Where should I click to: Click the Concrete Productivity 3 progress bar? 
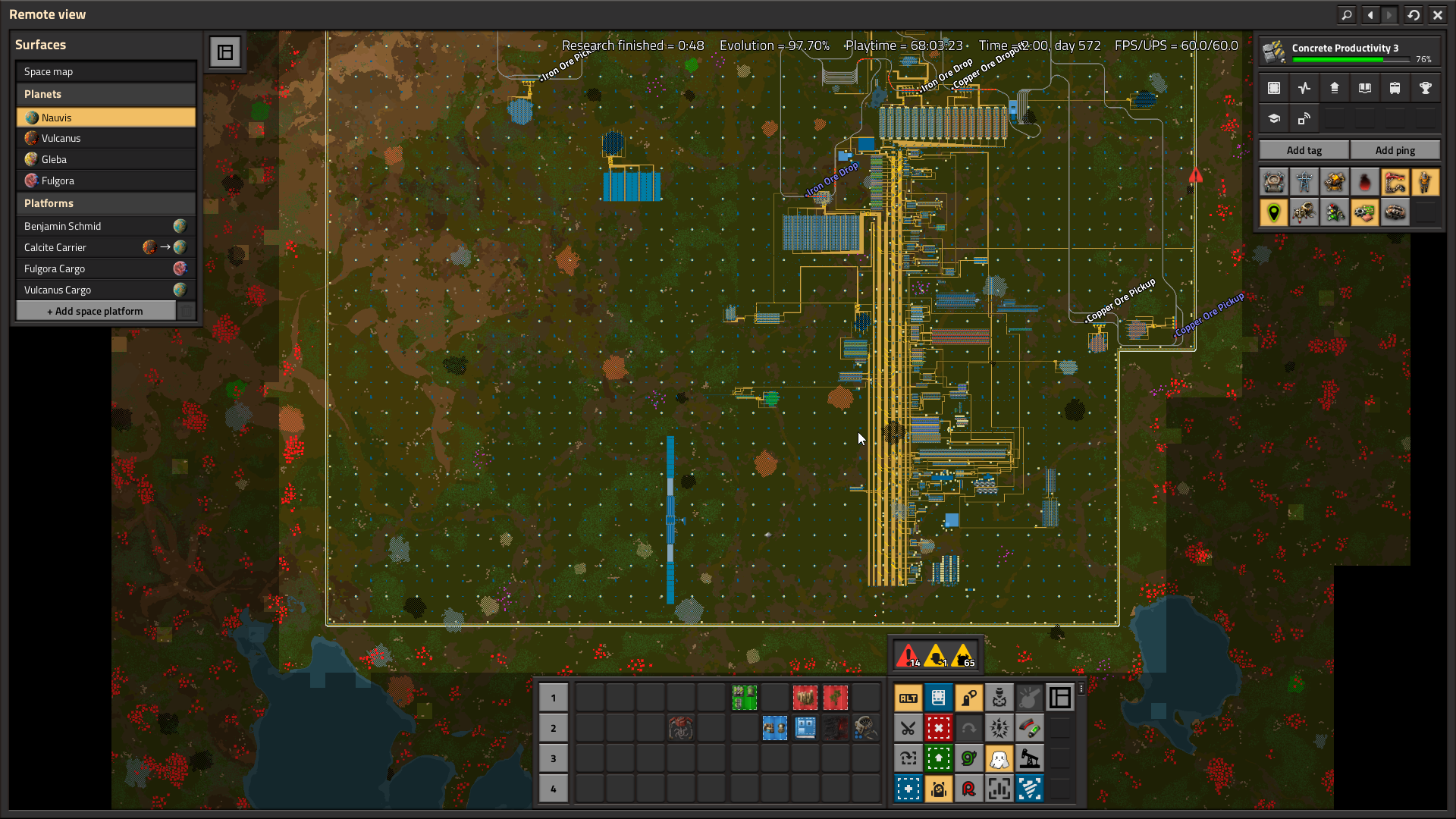pyautogui.click(x=1349, y=58)
